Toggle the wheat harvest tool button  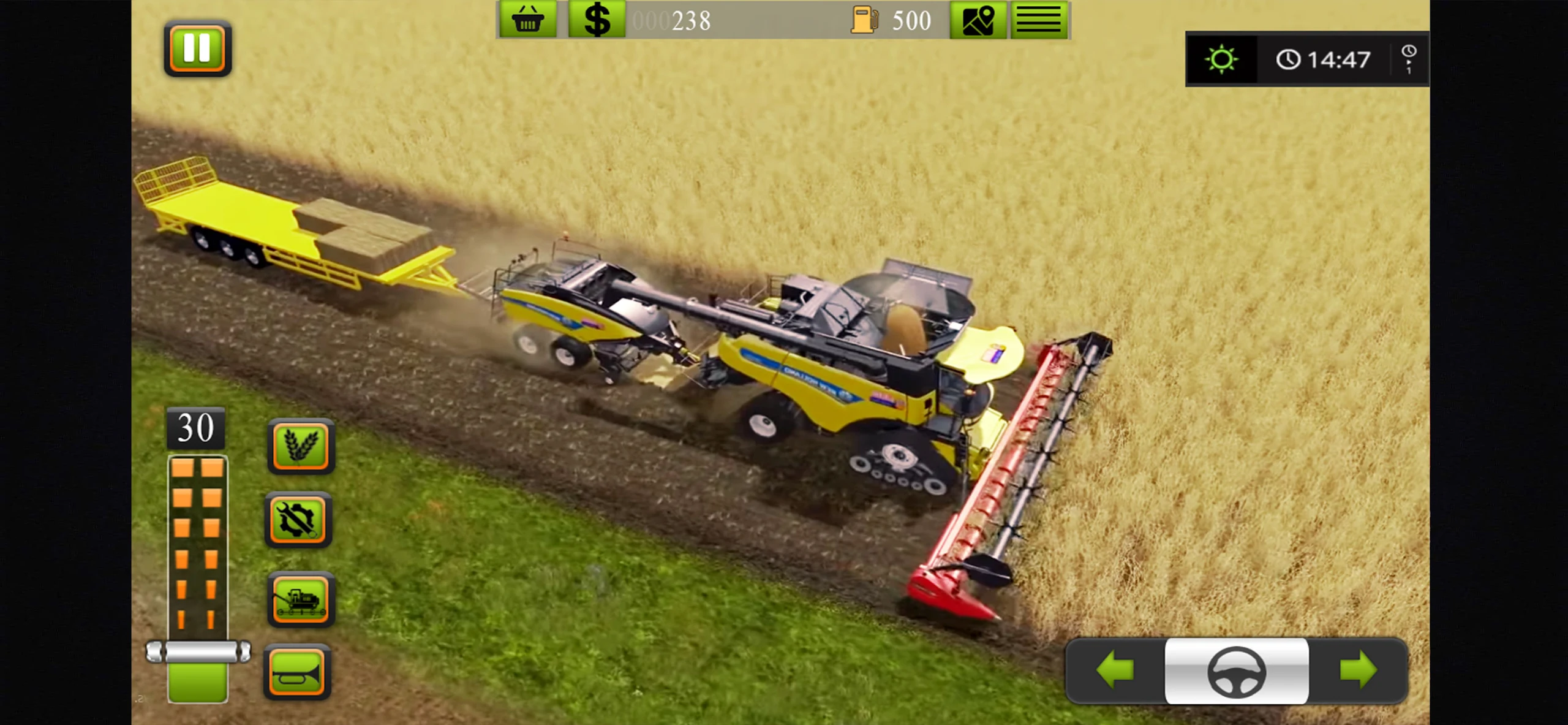301,446
